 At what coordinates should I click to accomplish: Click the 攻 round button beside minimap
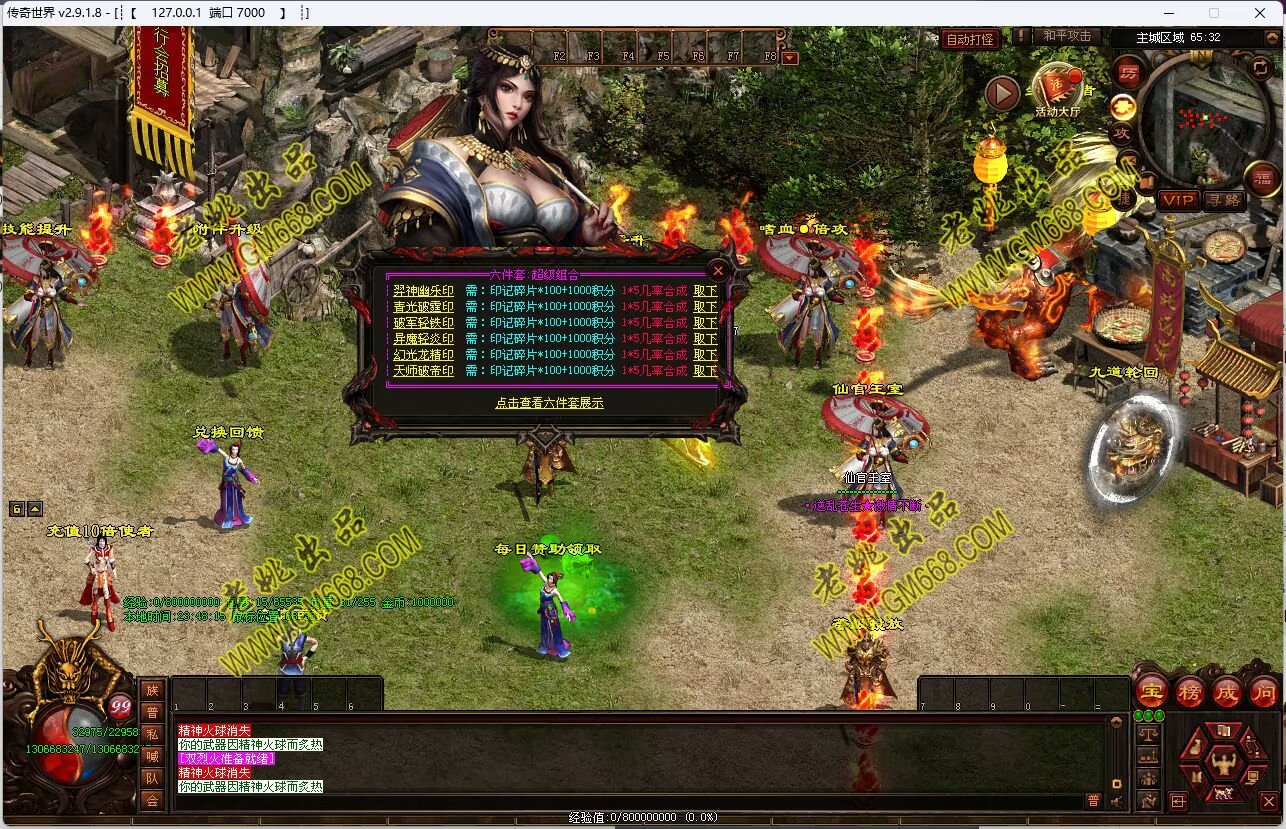coord(1123,133)
